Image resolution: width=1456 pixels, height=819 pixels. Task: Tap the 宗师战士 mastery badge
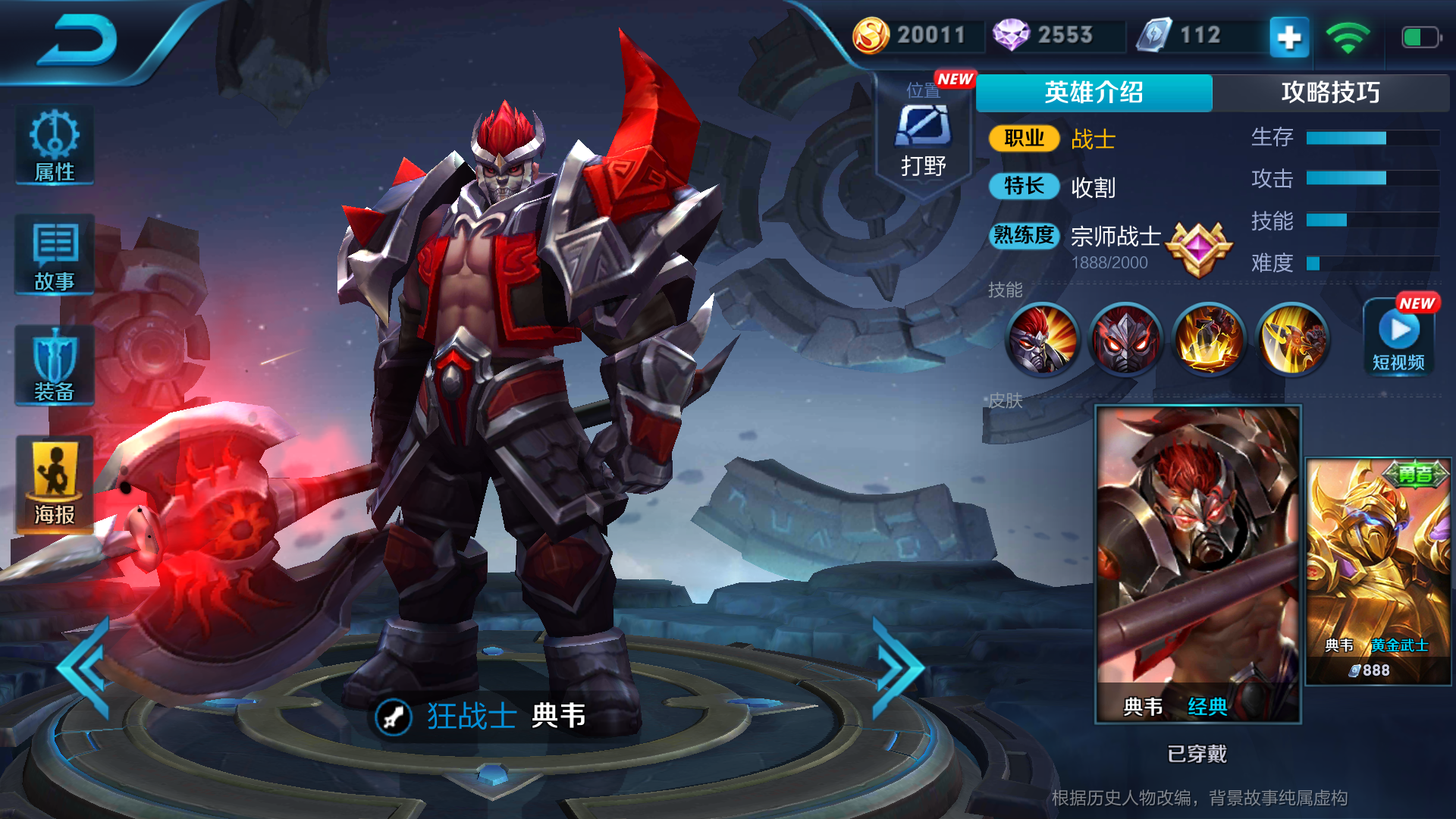1198,249
